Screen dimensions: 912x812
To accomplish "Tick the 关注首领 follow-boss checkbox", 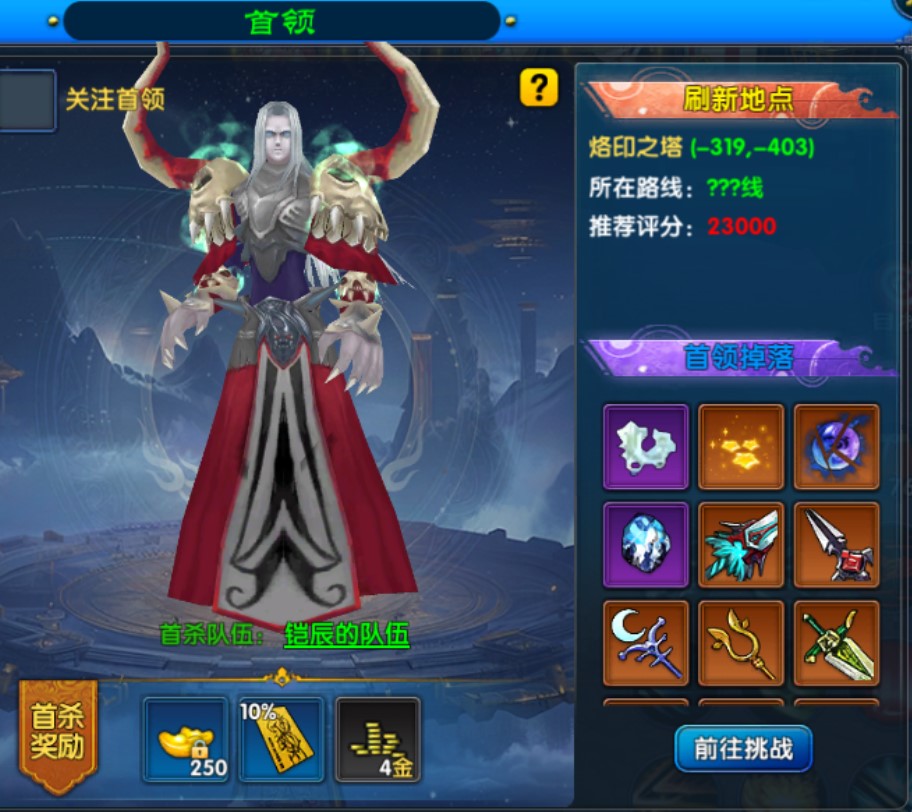I will (26, 100).
